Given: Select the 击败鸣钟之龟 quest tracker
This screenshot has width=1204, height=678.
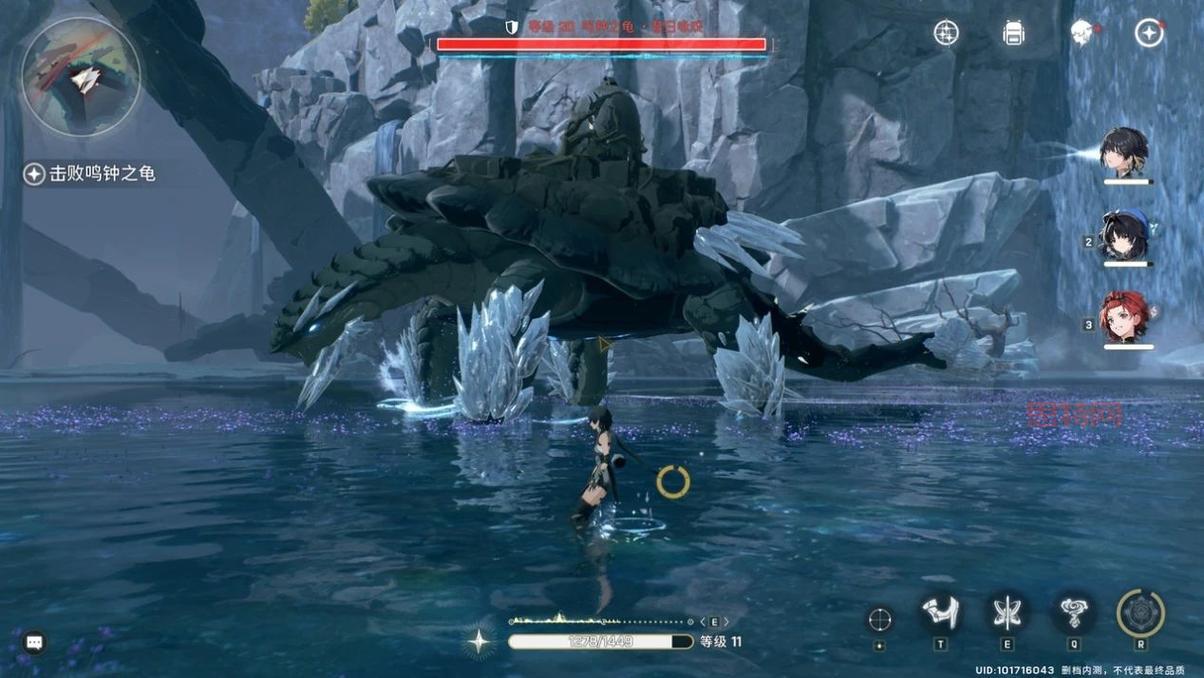Looking at the screenshot, I should pyautogui.click(x=91, y=174).
